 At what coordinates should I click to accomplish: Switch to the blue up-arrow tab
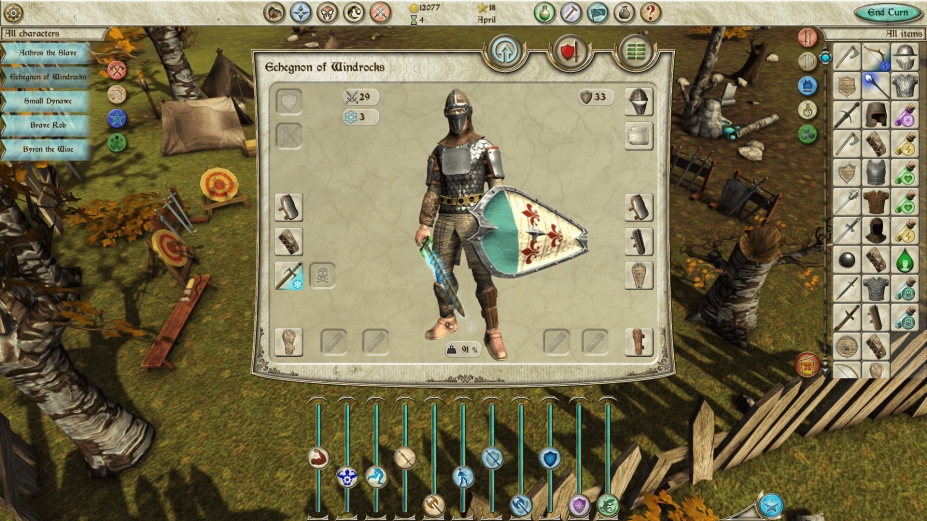click(506, 51)
